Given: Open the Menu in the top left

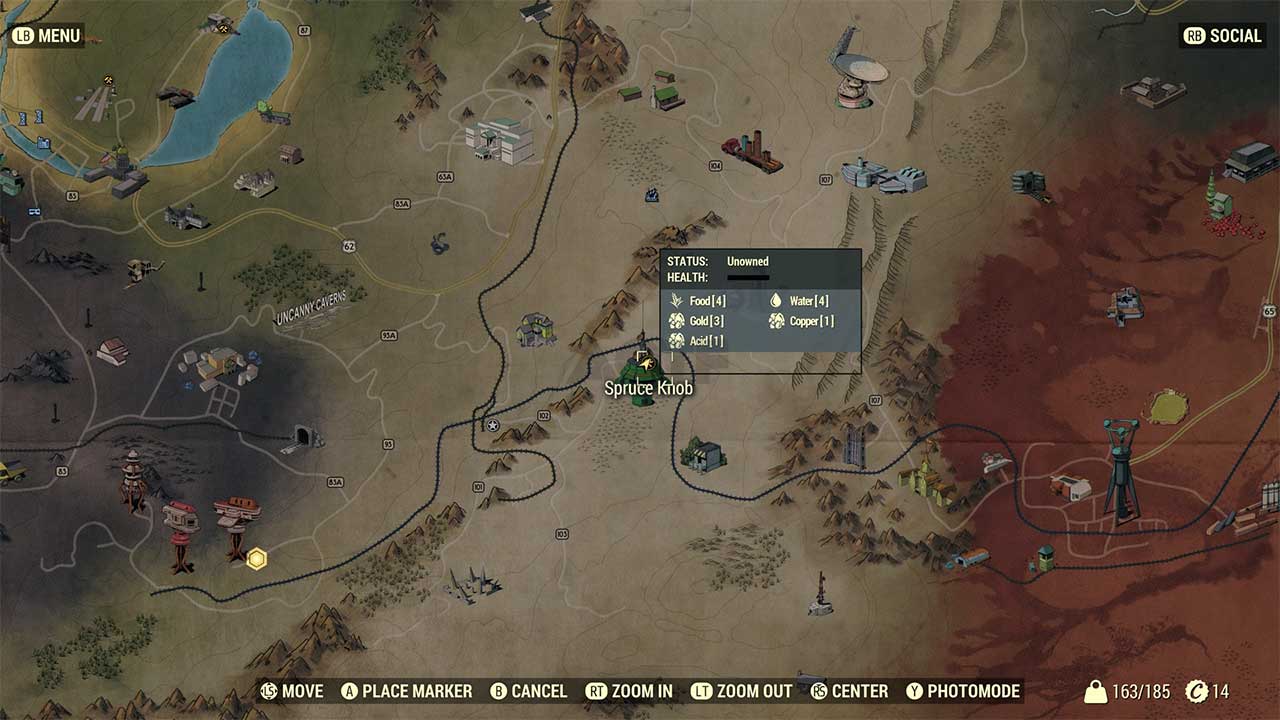Looking at the screenshot, I should point(45,35).
